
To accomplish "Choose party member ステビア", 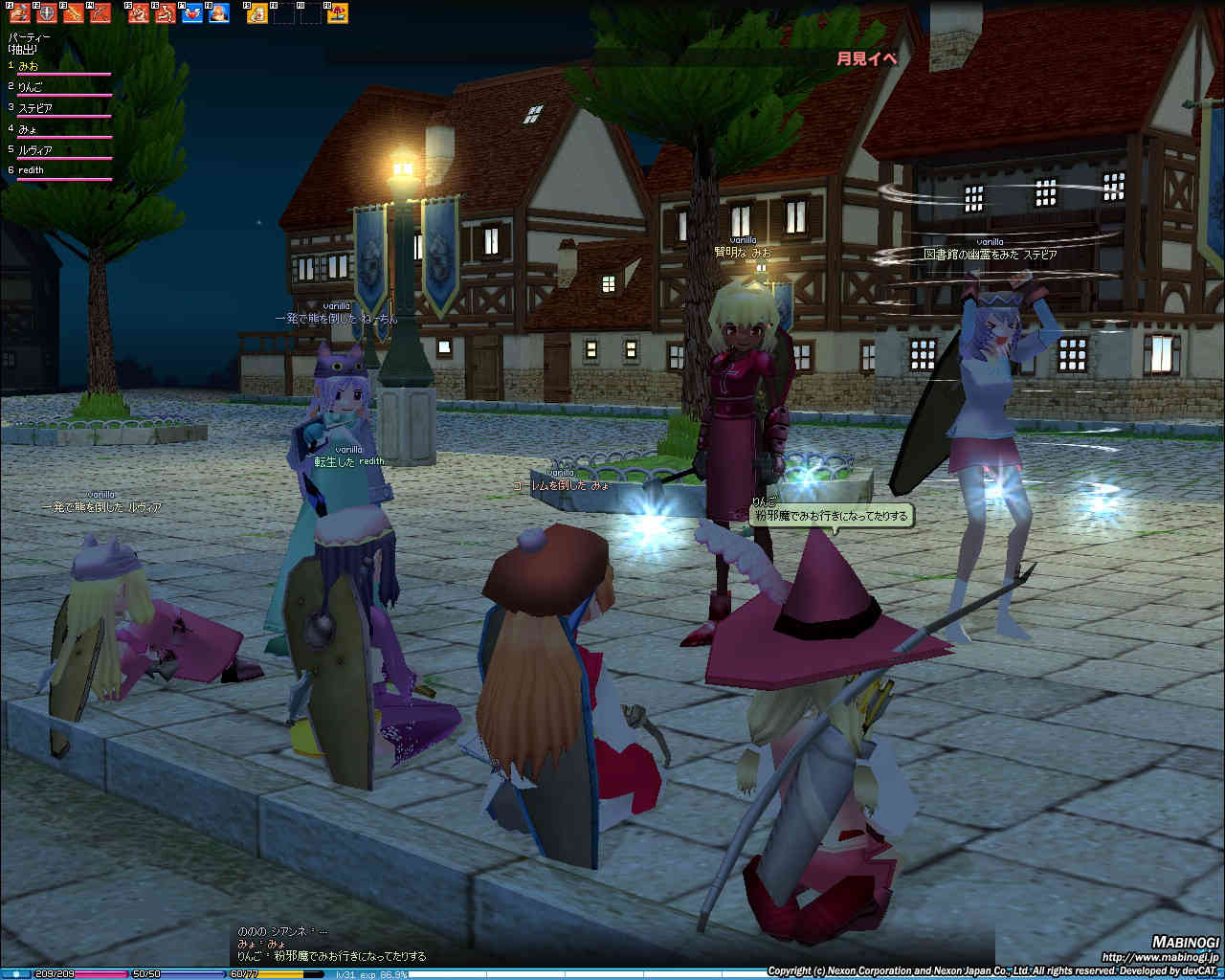I will pyautogui.click(x=35, y=108).
